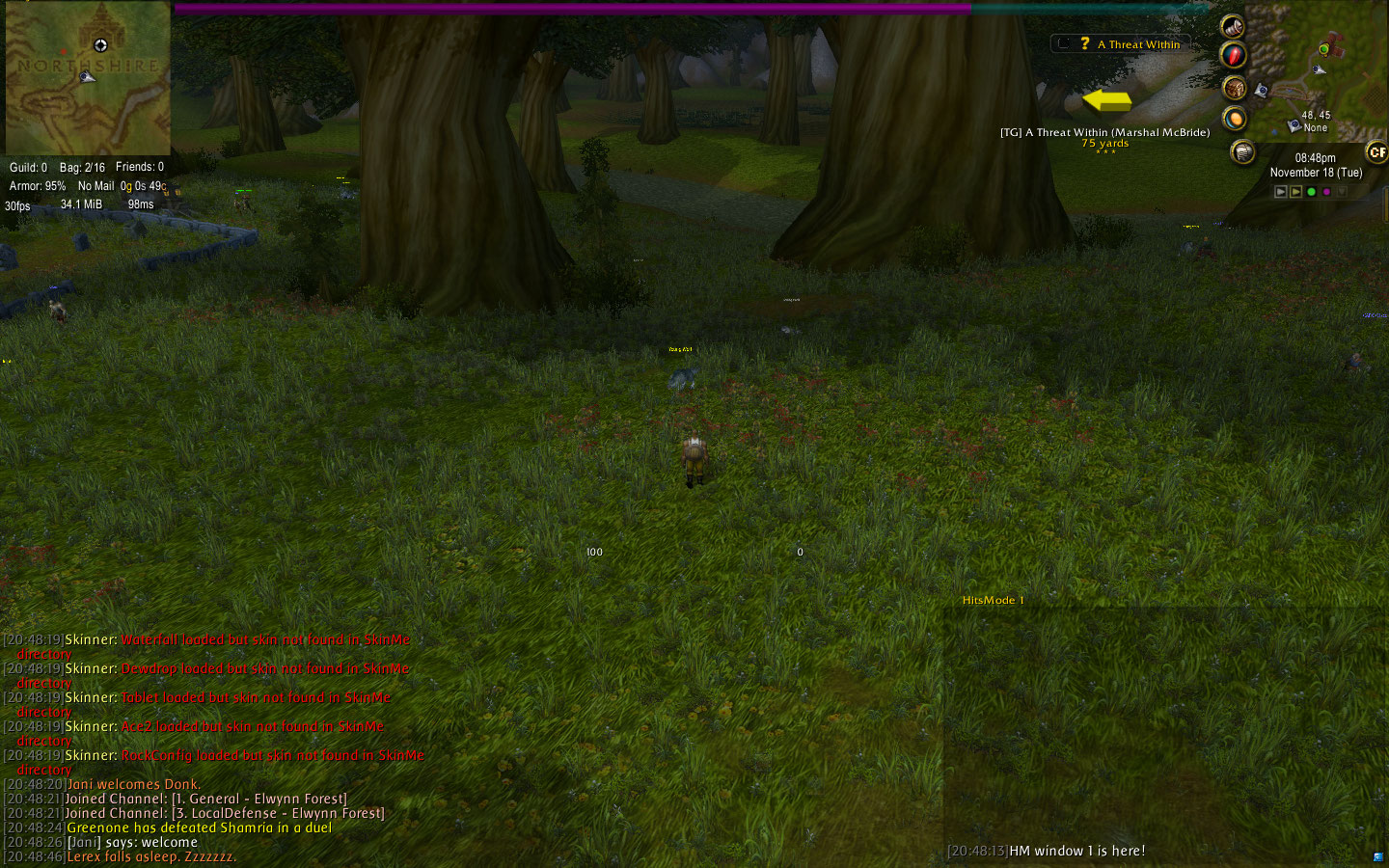This screenshot has height=868, width=1389.
Task: Open the armor plate minimap button
Action: 1243,151
